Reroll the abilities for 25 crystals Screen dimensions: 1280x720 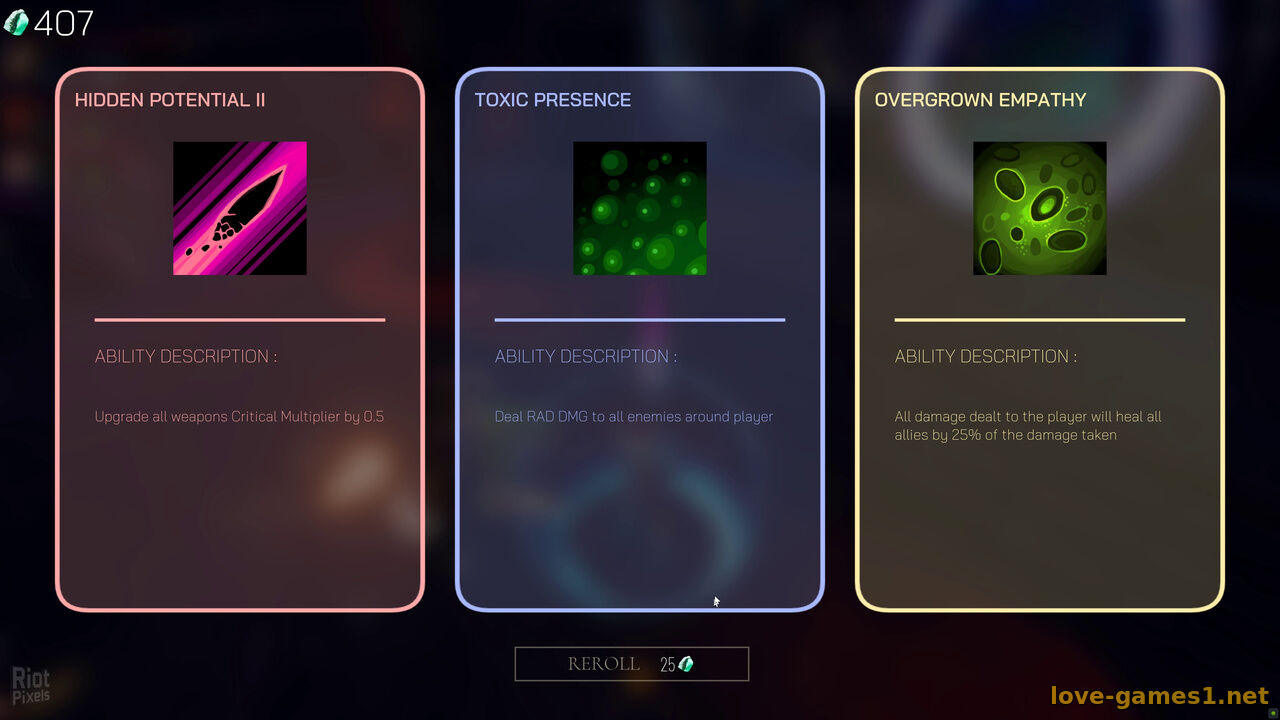(x=631, y=664)
